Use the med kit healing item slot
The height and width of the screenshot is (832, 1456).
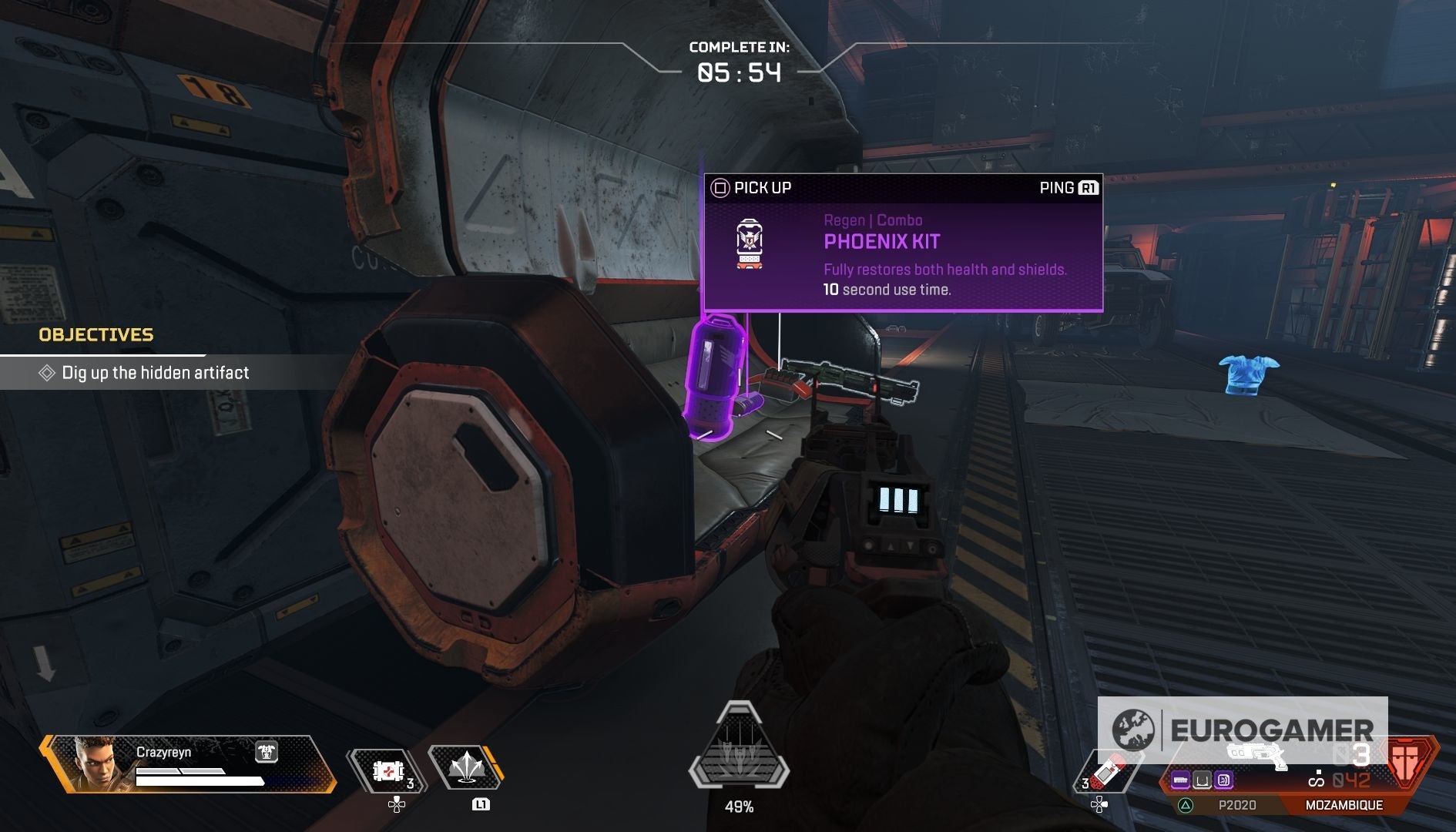[x=387, y=770]
